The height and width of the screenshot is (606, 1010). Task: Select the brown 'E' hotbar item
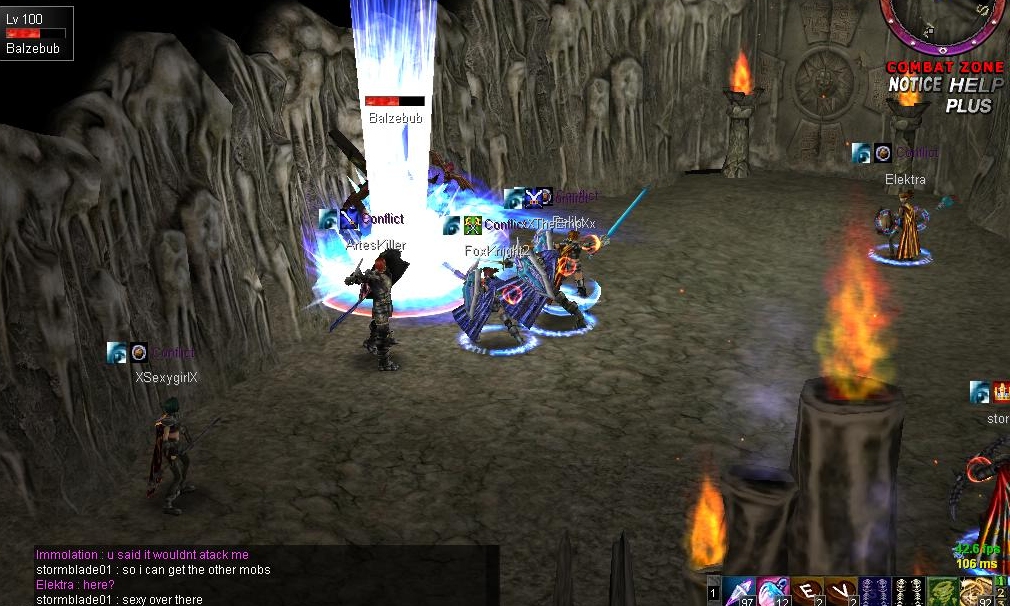[808, 591]
